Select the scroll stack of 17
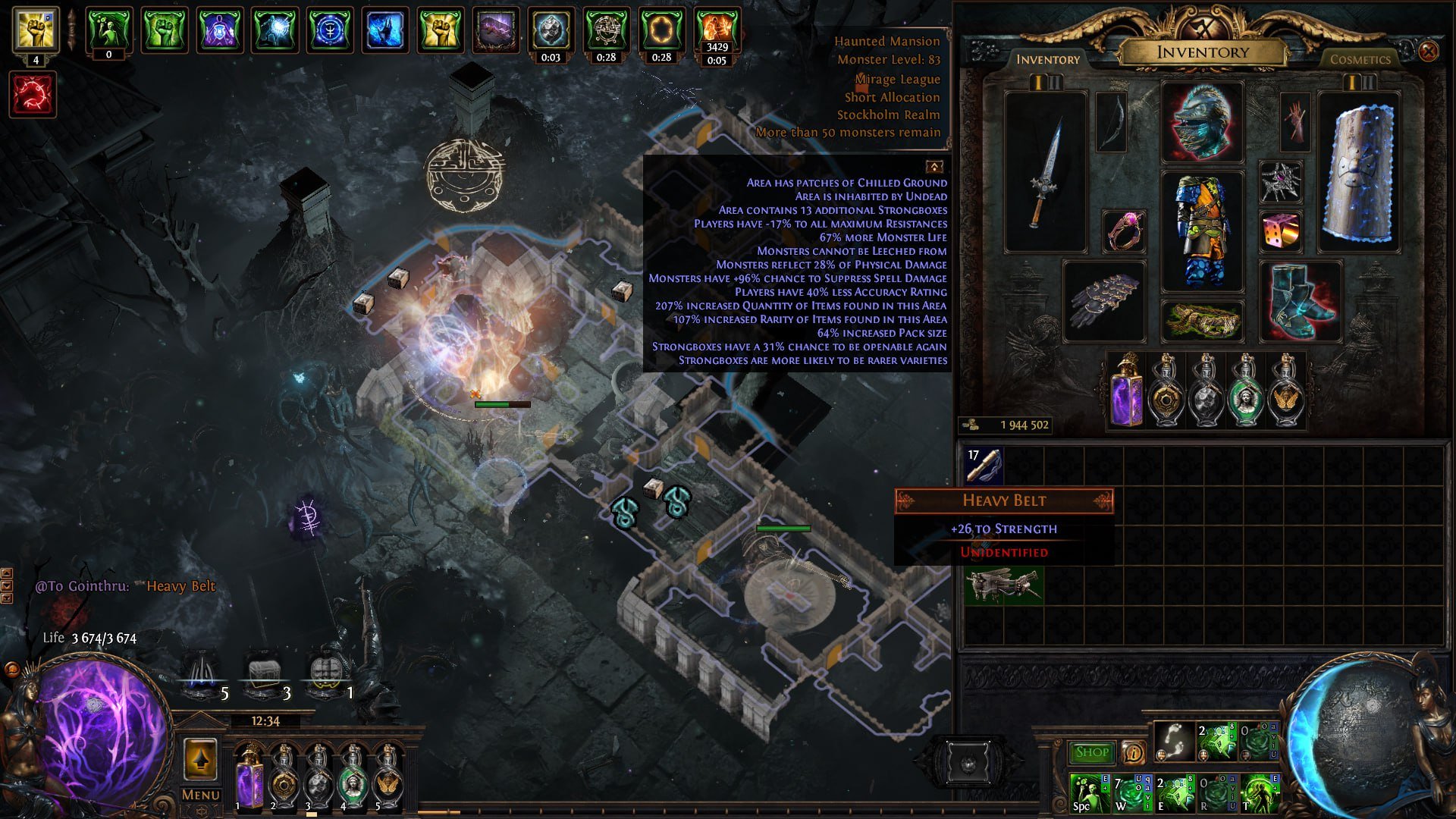The image size is (1456, 819). pyautogui.click(x=984, y=465)
